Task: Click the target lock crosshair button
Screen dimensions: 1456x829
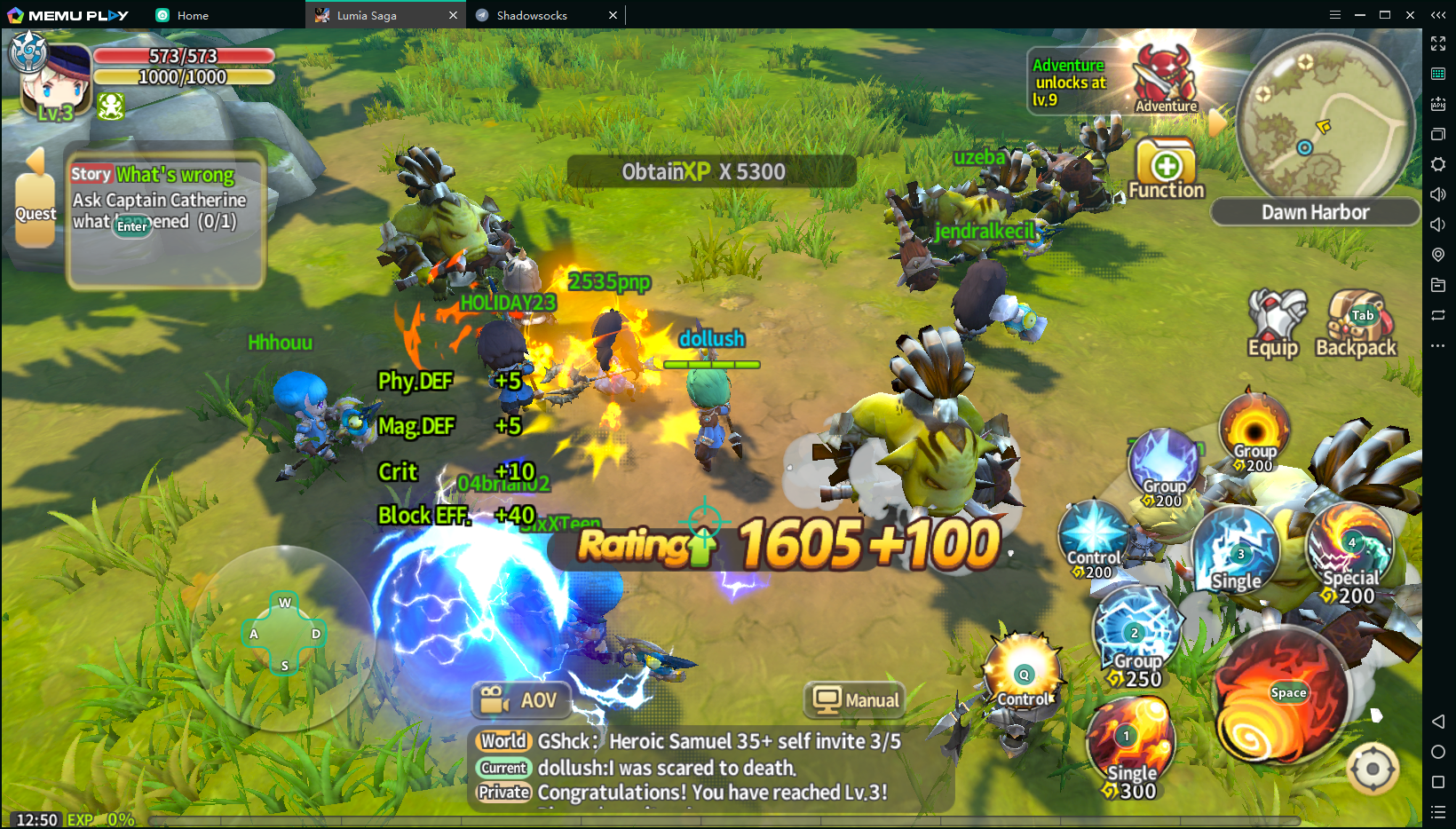Action: pyautogui.click(x=1373, y=769)
